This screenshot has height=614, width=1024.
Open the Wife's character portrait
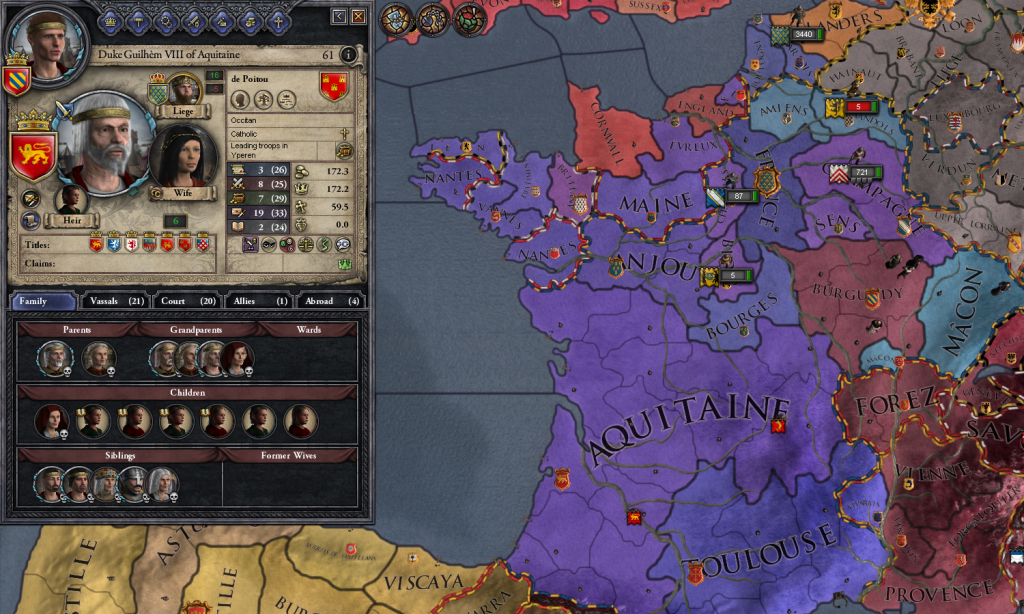tap(182, 155)
